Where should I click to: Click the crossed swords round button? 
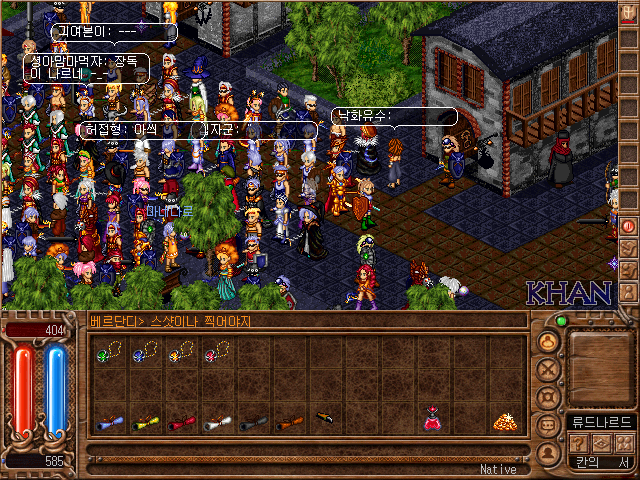click(x=547, y=369)
